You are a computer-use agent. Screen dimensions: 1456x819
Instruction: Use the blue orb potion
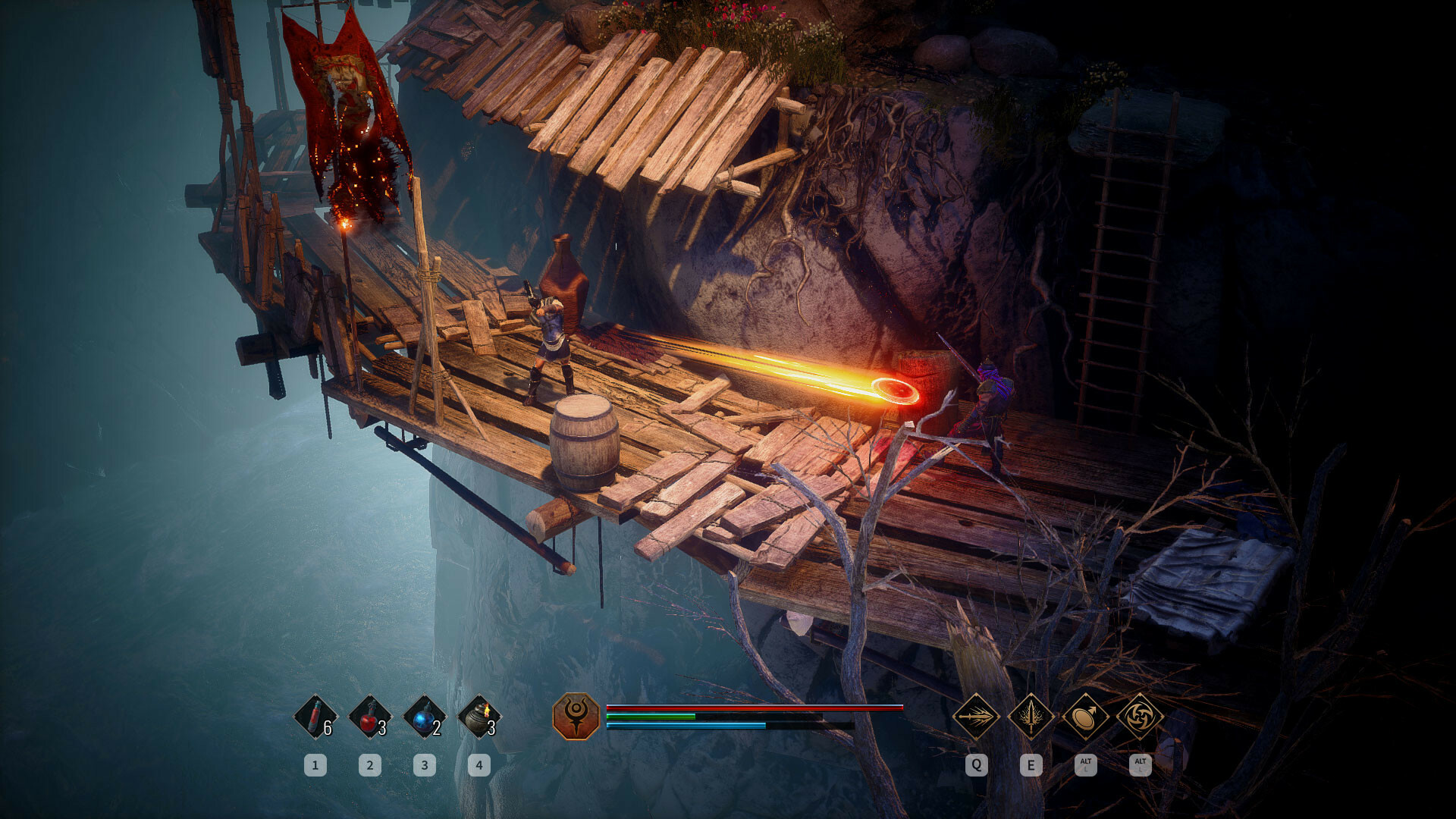pos(425,717)
